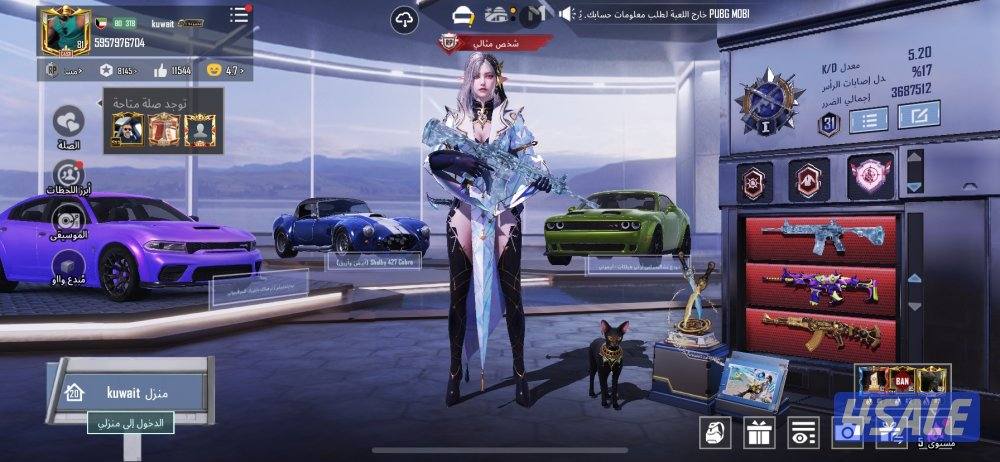This screenshot has height=462, width=1000.
Task: Open the backpack helmet inventory icon
Action: click(714, 432)
